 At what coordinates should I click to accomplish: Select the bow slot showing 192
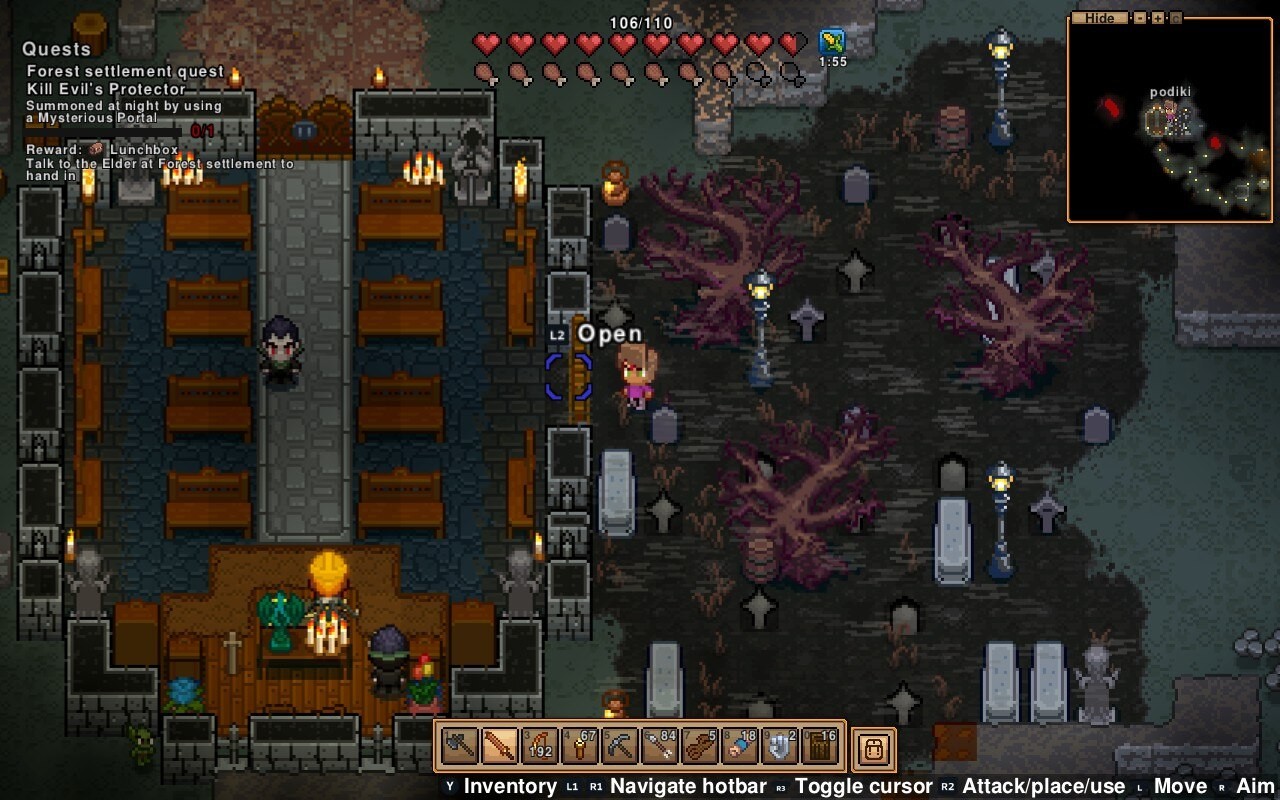click(x=539, y=746)
